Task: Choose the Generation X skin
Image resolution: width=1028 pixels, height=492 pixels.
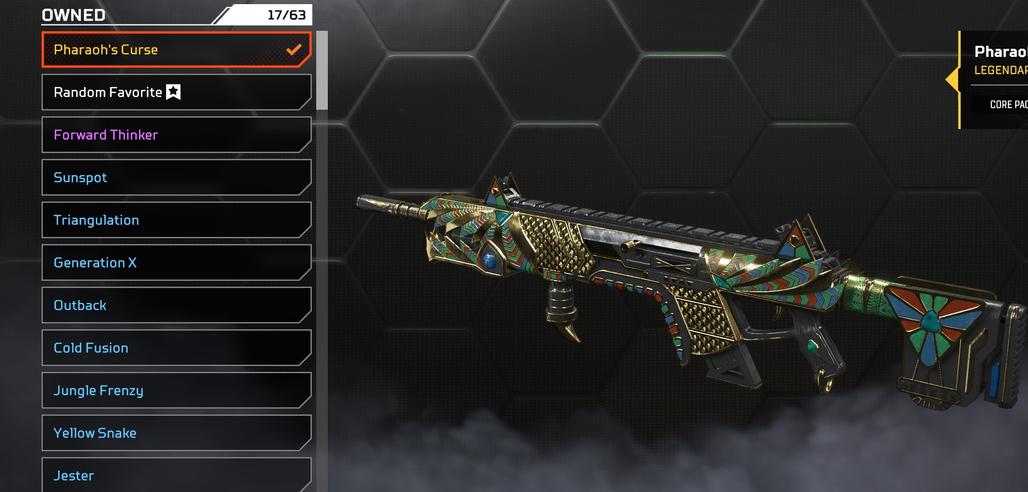Action: (176, 263)
